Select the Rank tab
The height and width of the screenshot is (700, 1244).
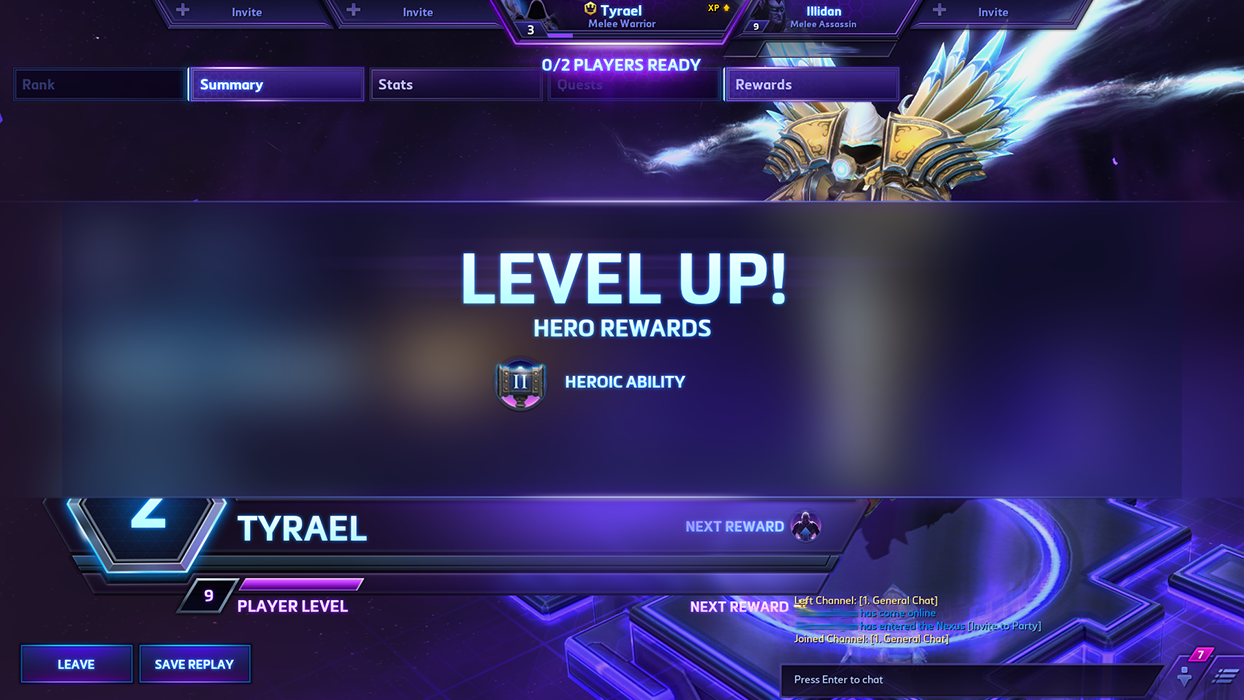tap(100, 85)
